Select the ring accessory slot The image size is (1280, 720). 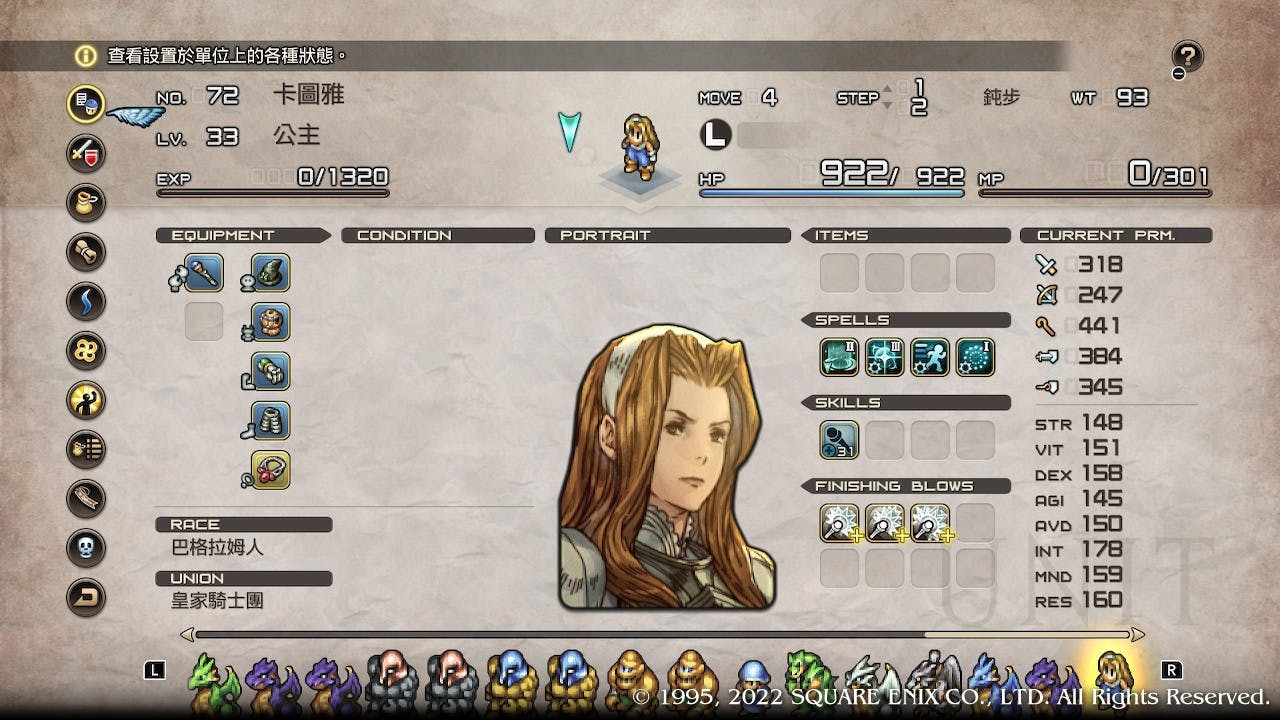click(x=270, y=470)
